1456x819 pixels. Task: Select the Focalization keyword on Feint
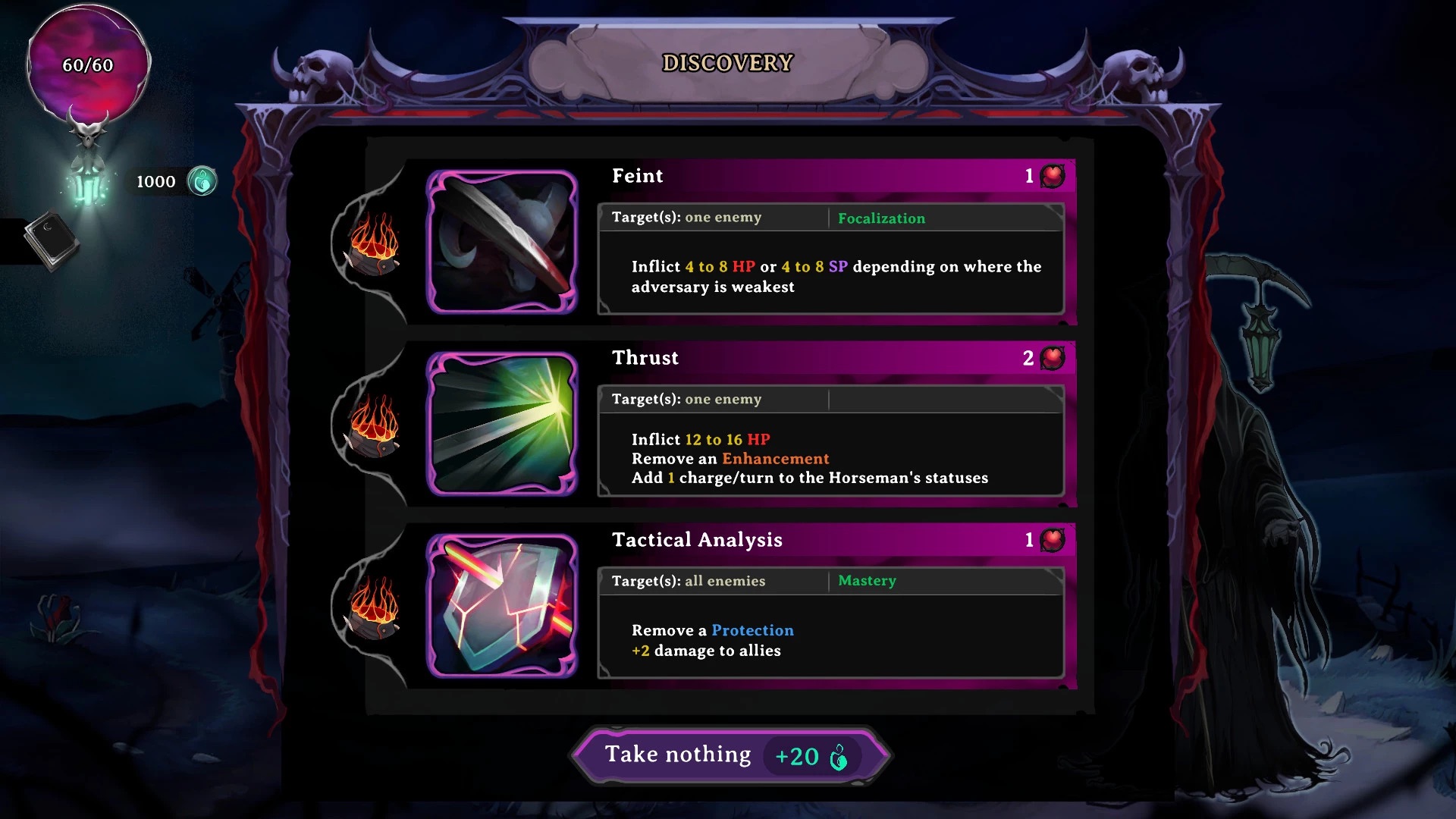[x=881, y=218]
